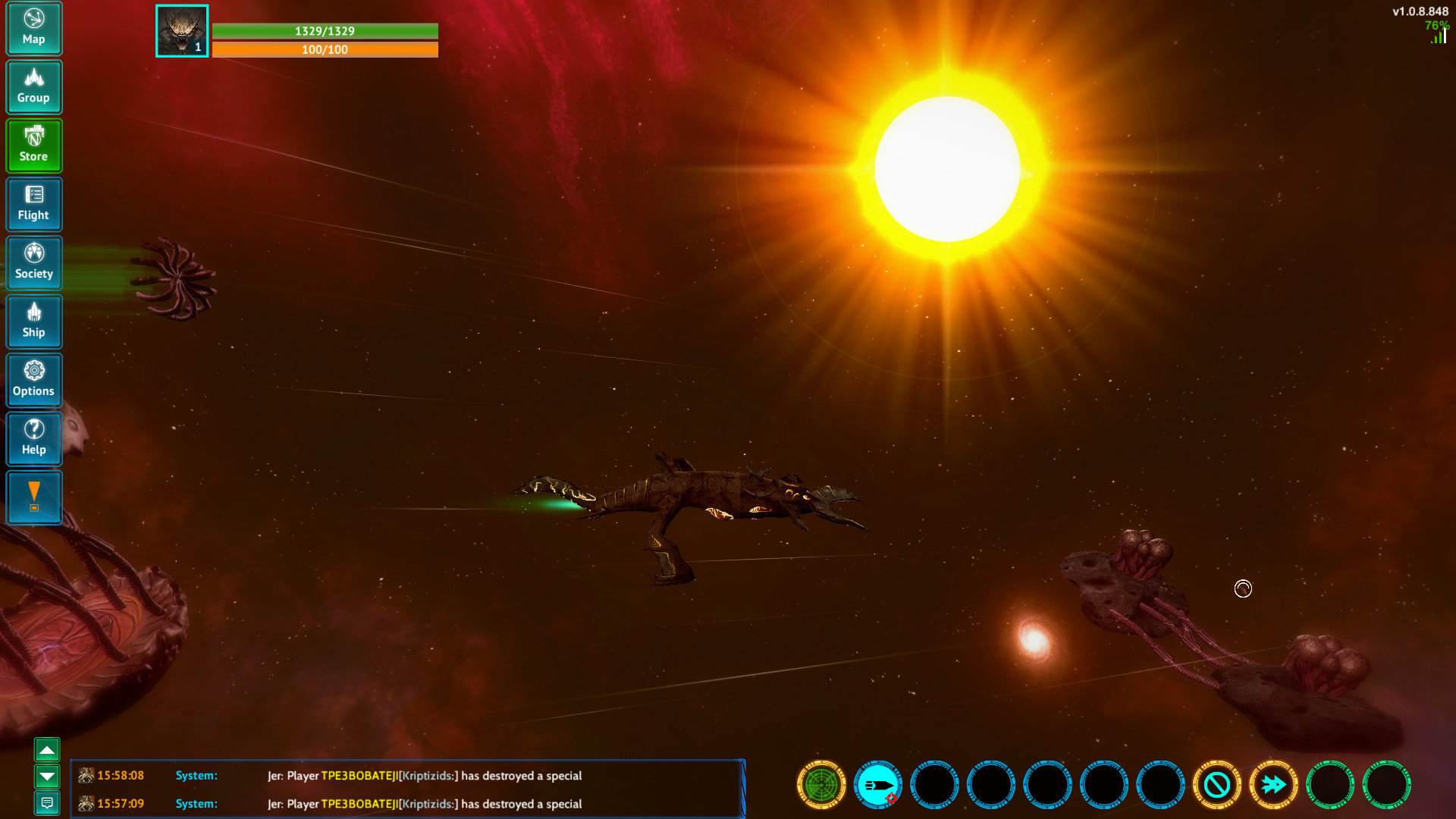Select the cancel ability in the hotbar
This screenshot has height=819, width=1456.
point(1217,785)
